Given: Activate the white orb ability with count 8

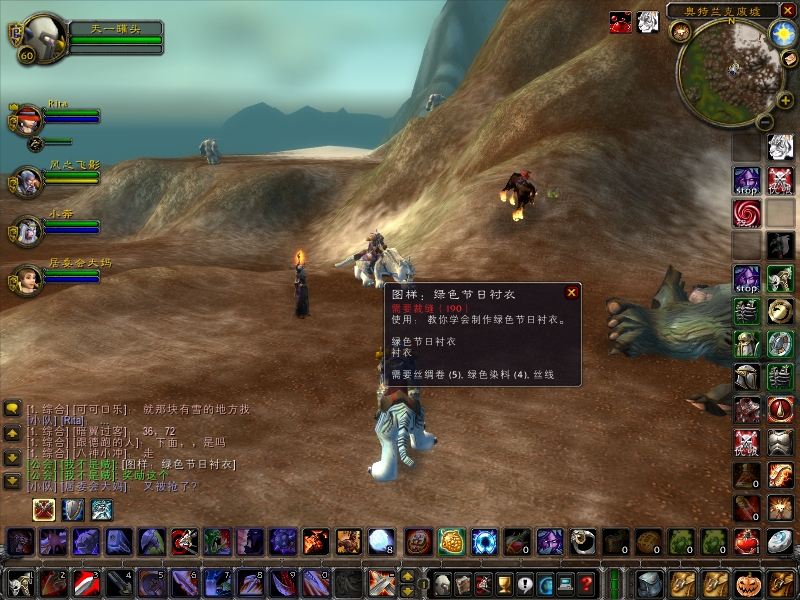Looking at the screenshot, I should point(381,541).
